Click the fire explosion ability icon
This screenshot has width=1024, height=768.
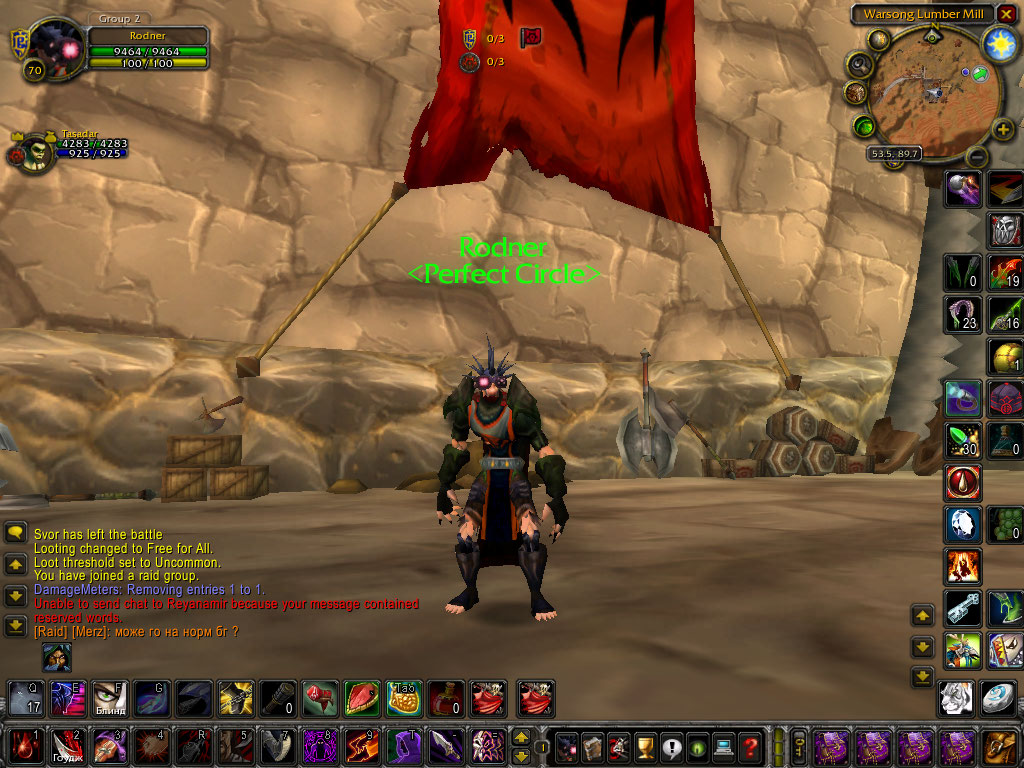tap(964, 566)
